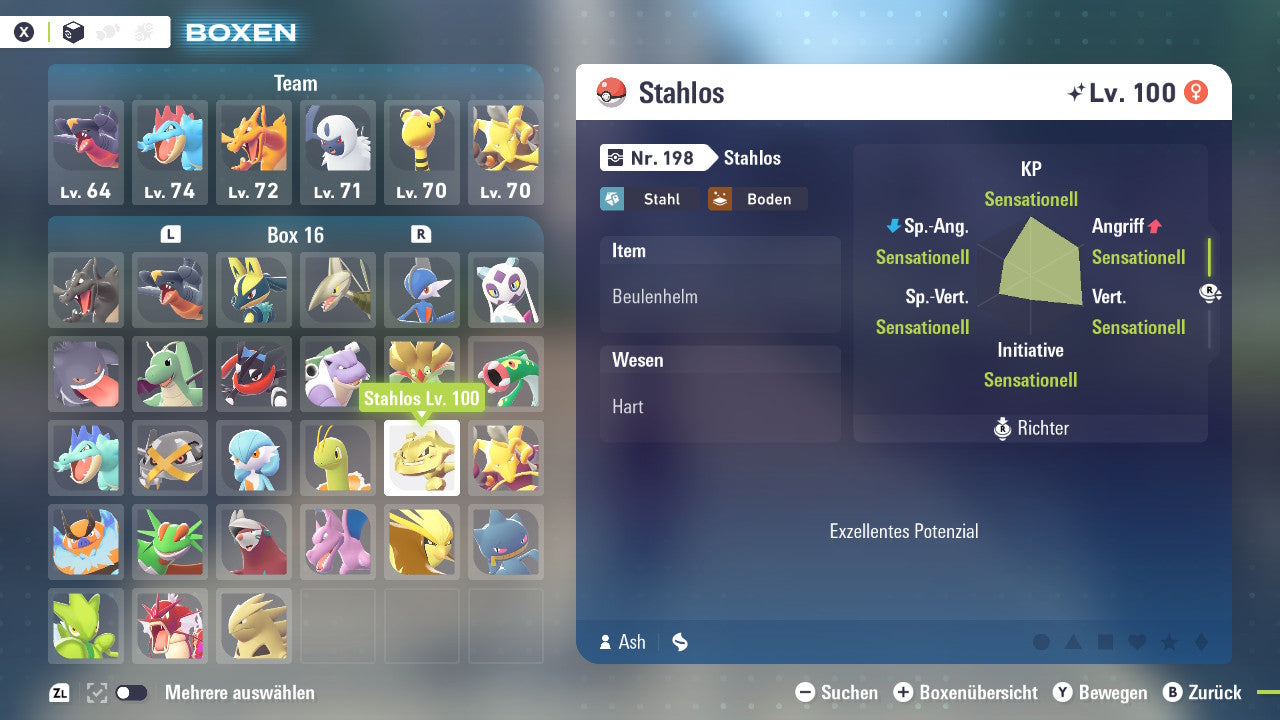Select the highlighted Stahlos thumbnail in the box grid

click(x=421, y=458)
